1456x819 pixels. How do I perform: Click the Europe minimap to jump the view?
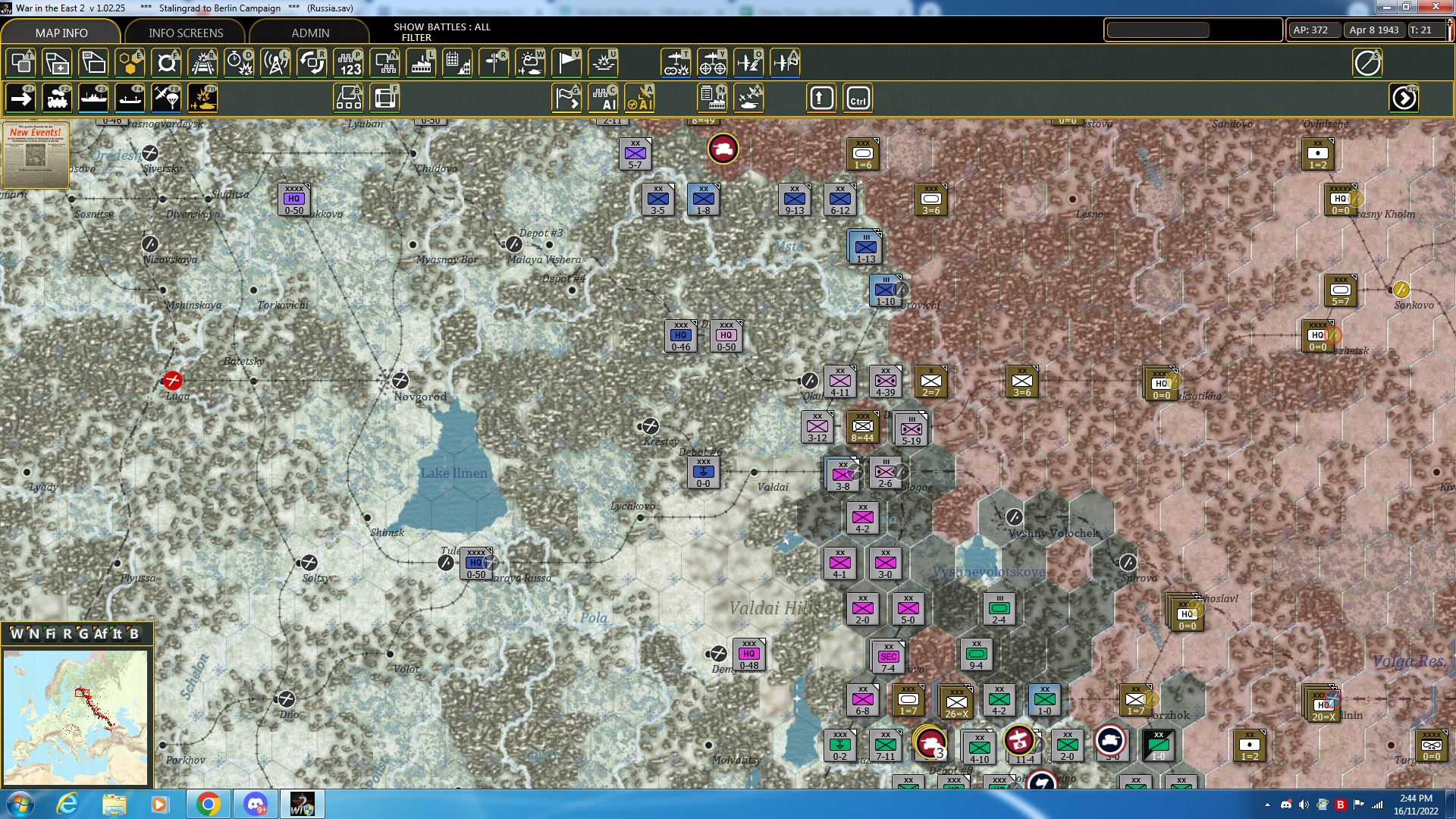point(76,717)
